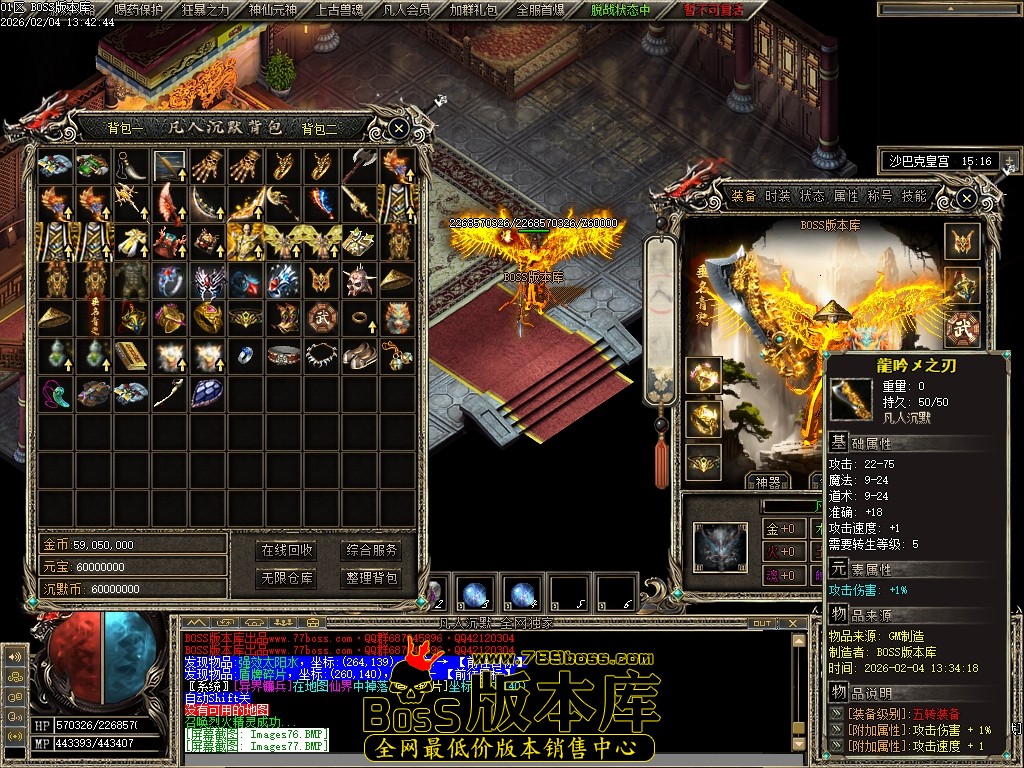Pick the blue sapphire ring in inventory

246,354
